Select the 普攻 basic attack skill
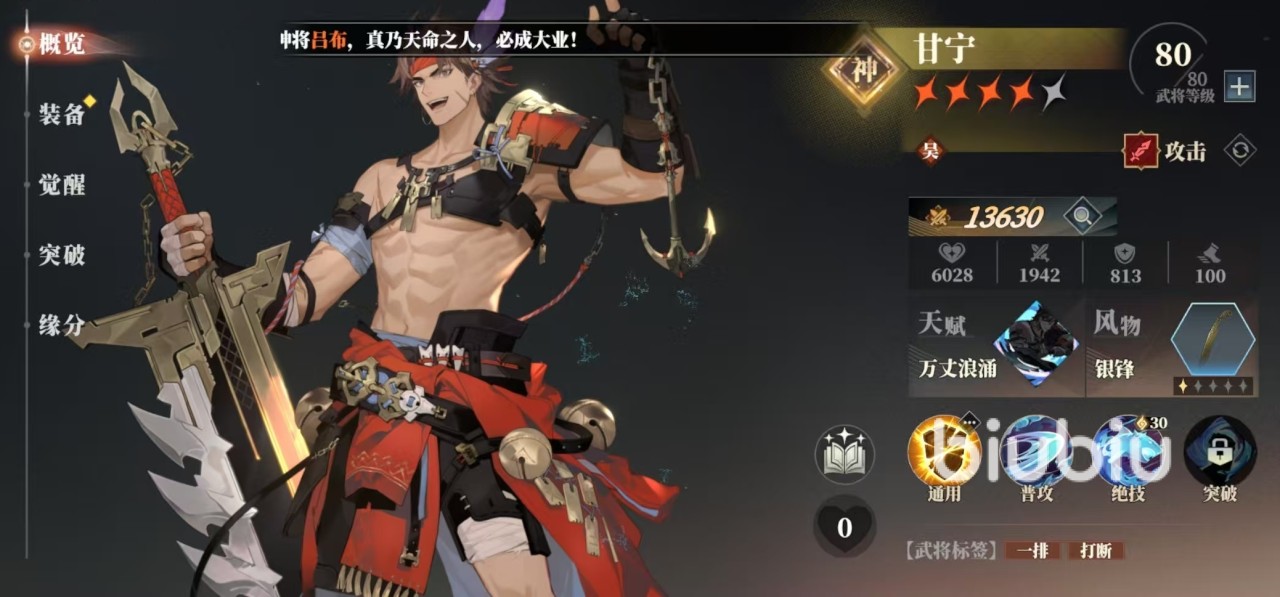Image resolution: width=1280 pixels, height=597 pixels. tap(1035, 452)
